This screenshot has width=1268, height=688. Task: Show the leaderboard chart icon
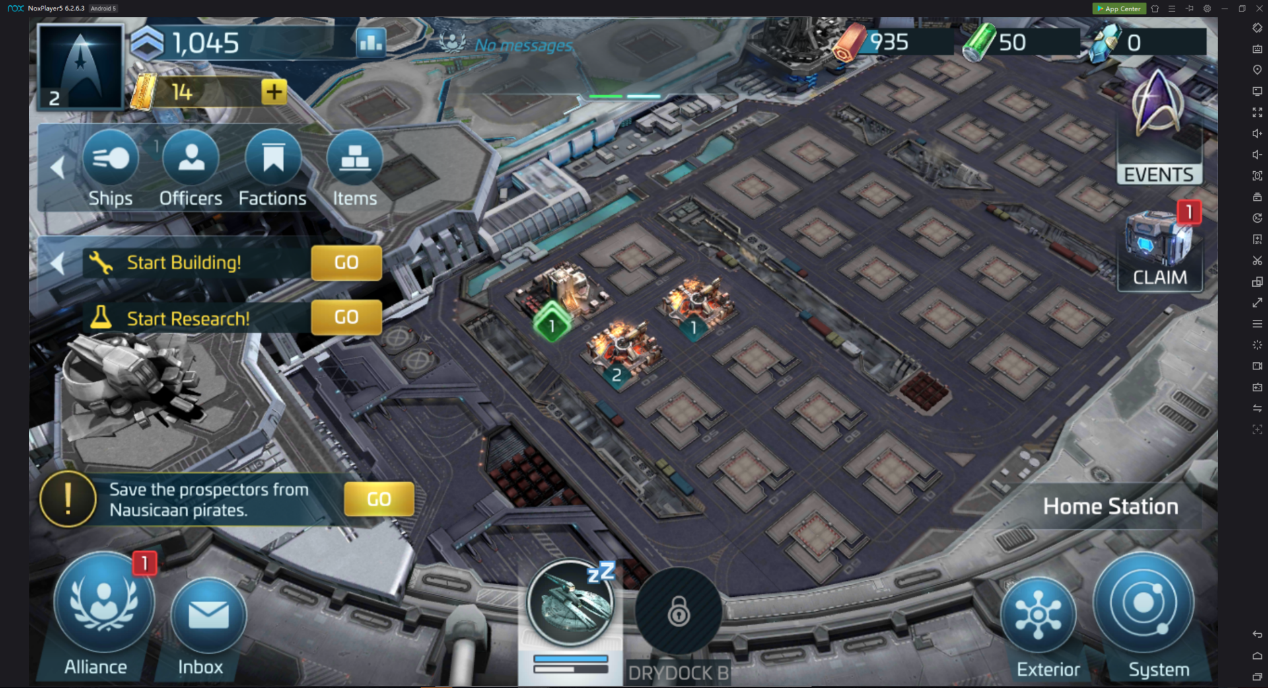pyautogui.click(x=371, y=42)
